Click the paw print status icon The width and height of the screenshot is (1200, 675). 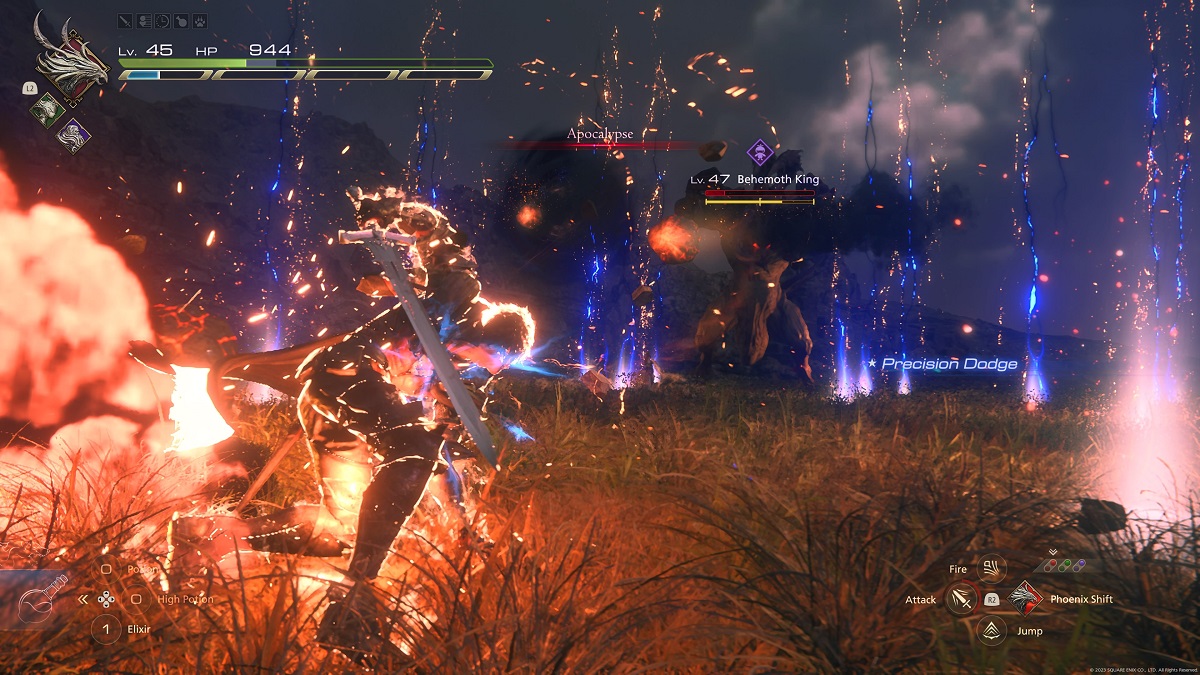200,20
